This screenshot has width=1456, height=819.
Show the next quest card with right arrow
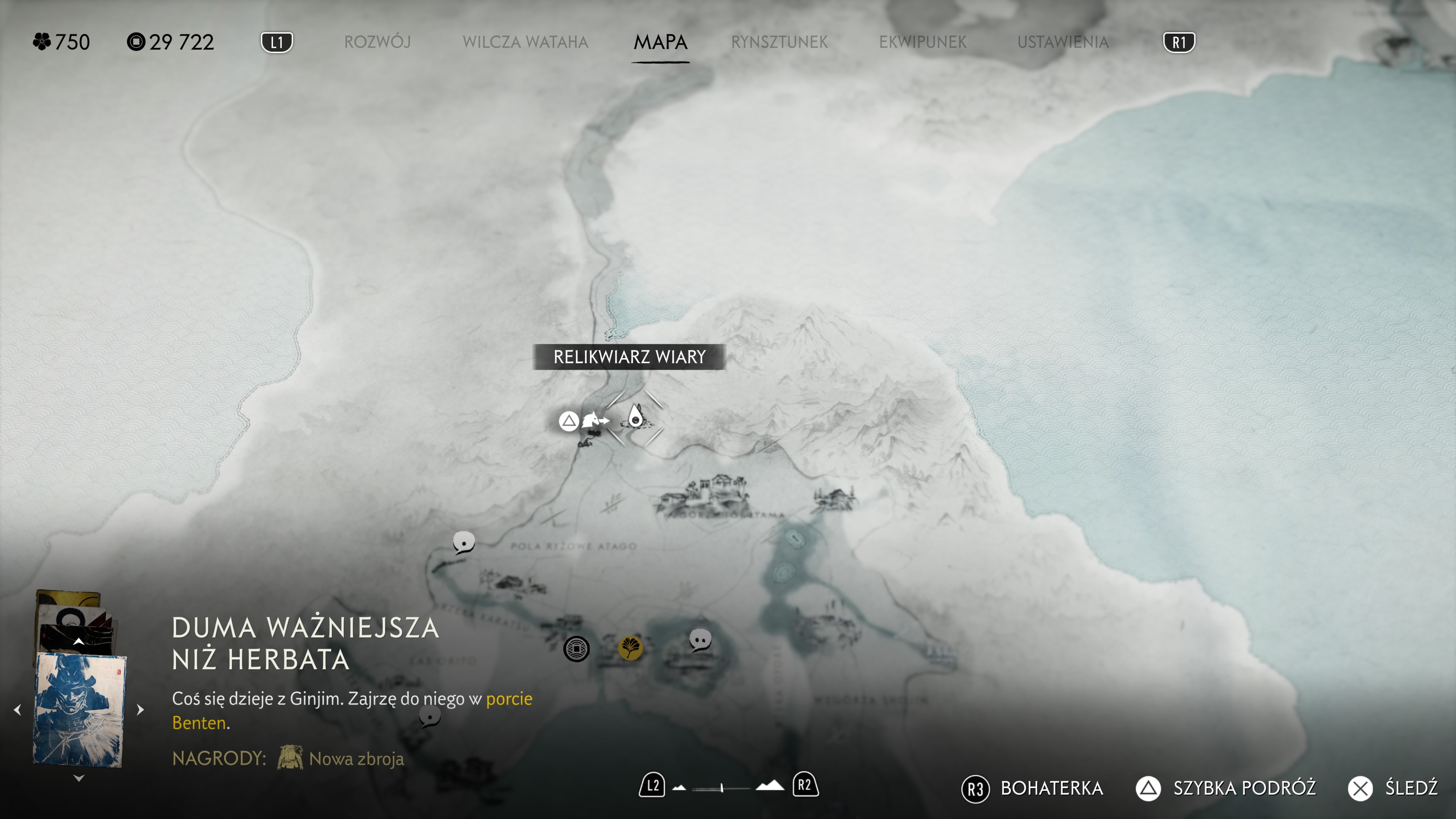pyautogui.click(x=141, y=709)
